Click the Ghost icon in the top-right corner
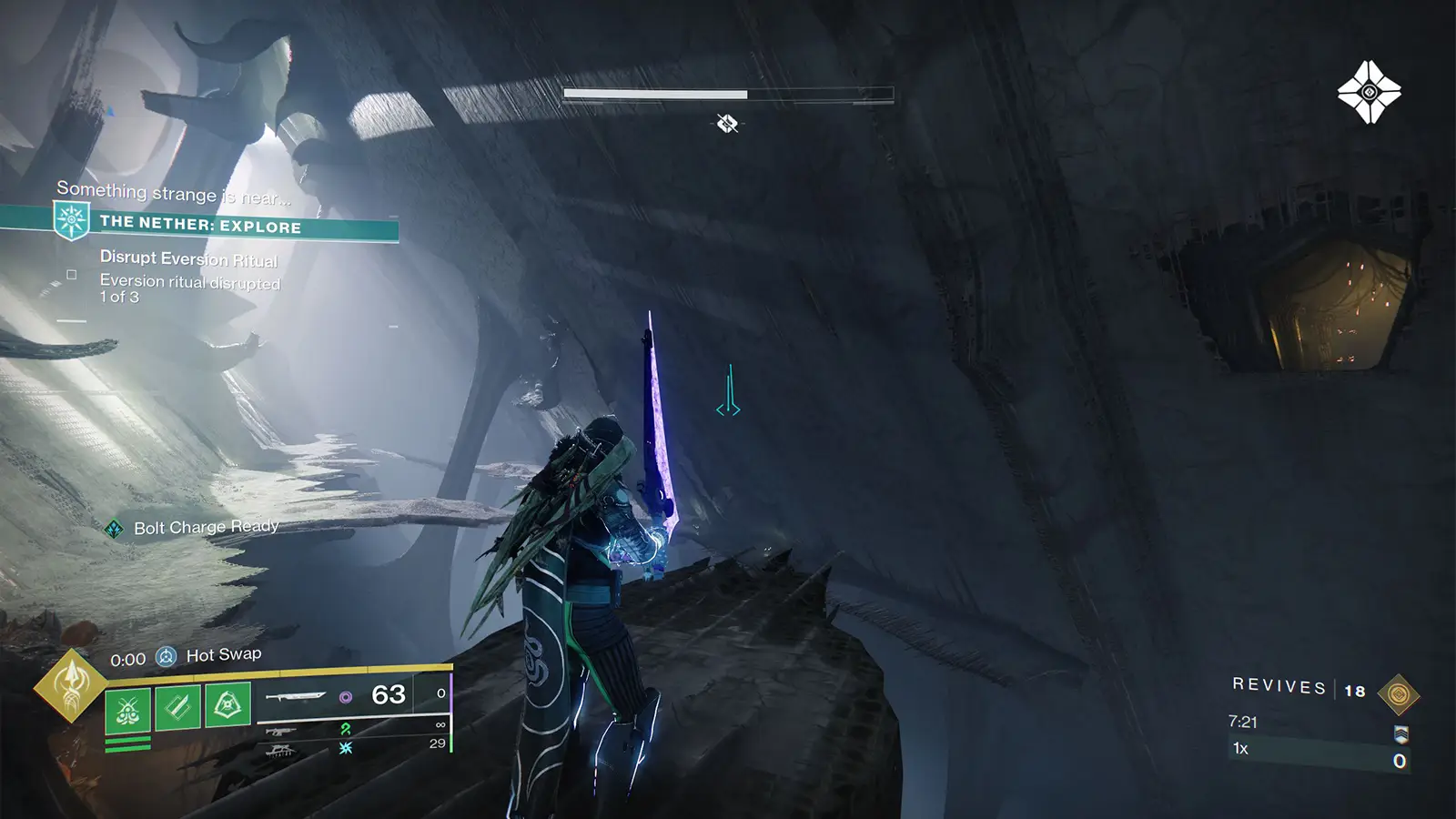The height and width of the screenshot is (819, 1456). tap(1369, 91)
